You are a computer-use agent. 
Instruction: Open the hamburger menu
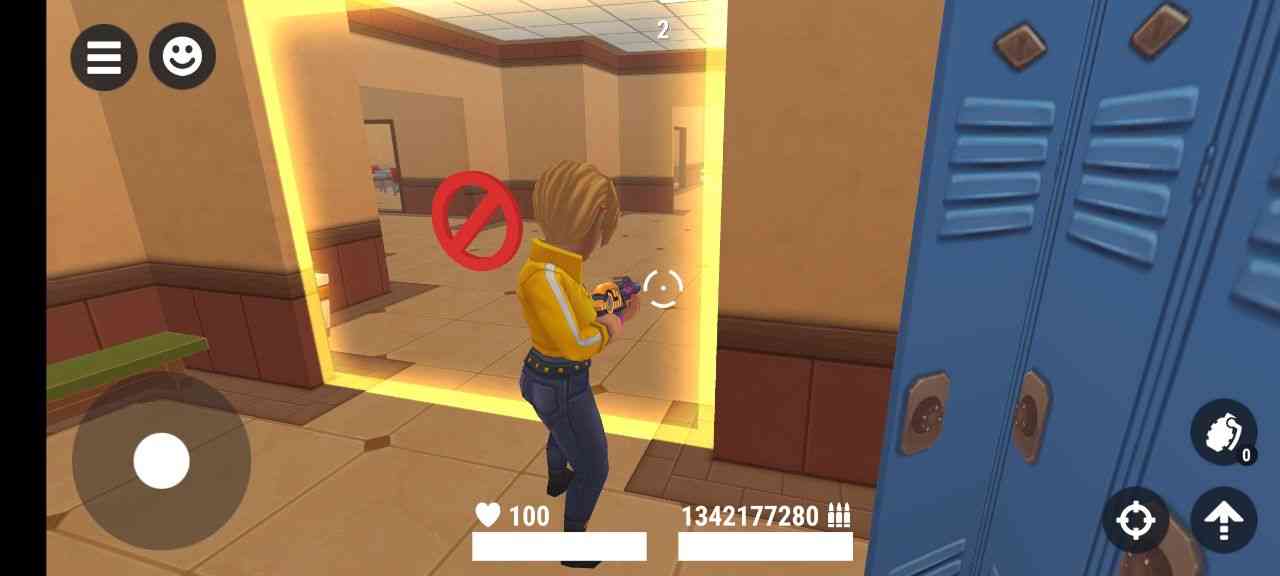point(104,57)
